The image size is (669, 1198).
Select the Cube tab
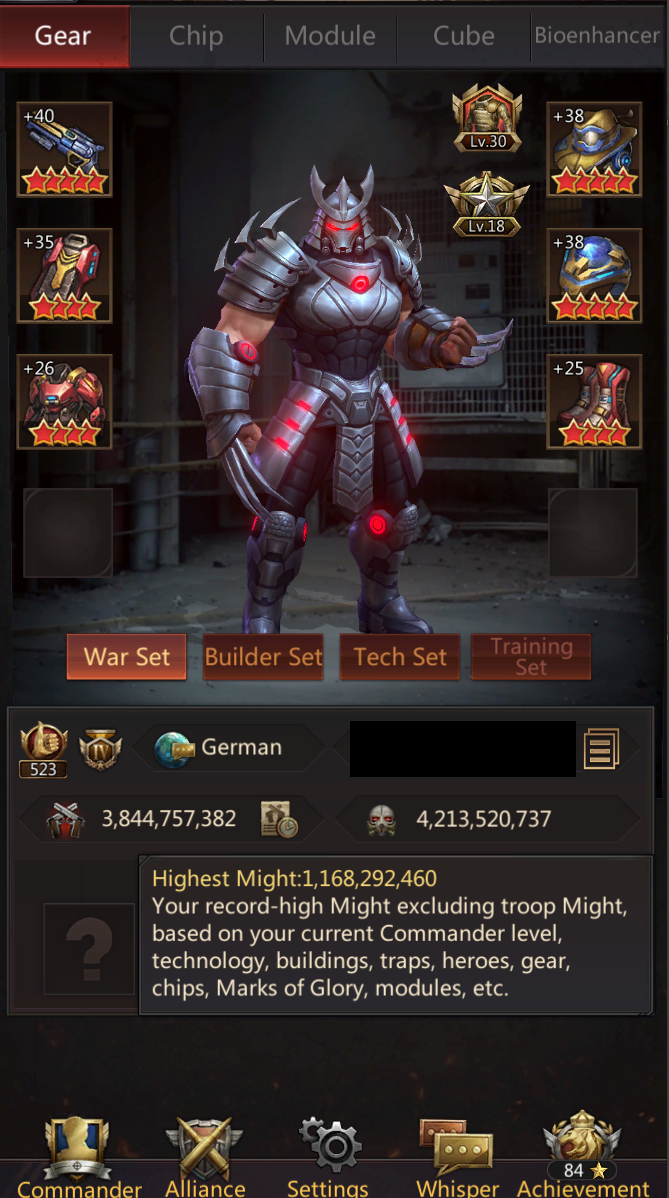[x=464, y=36]
